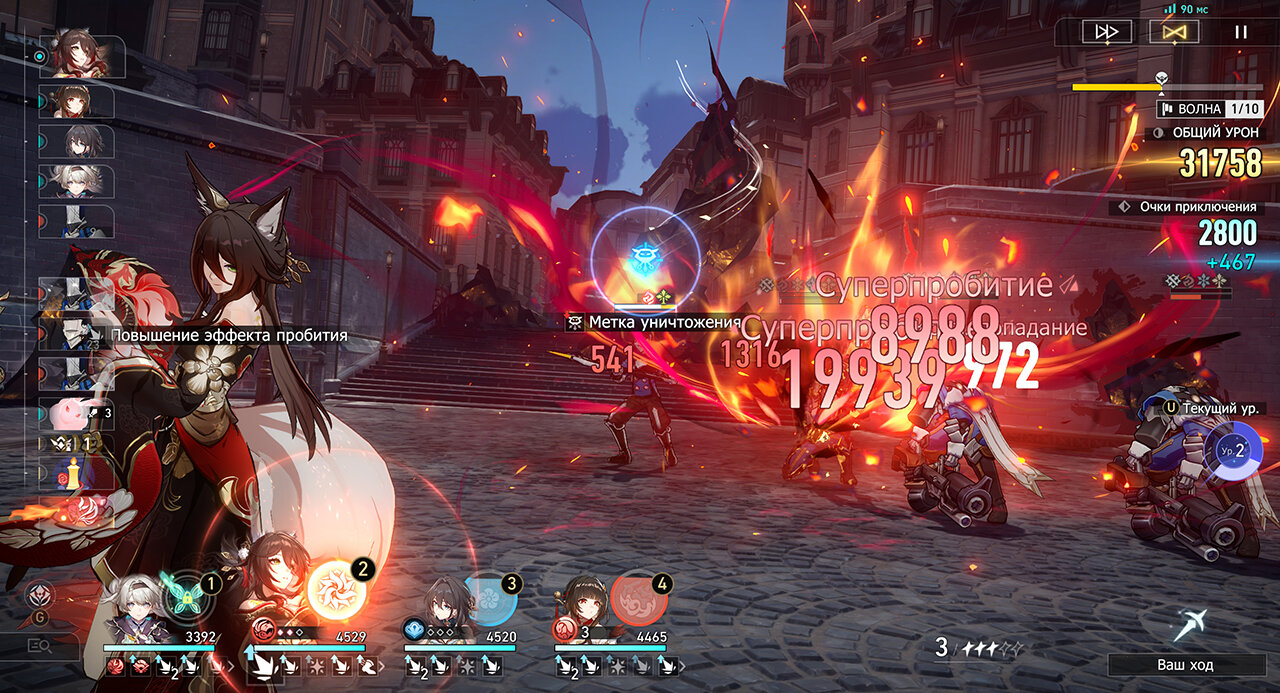Click the round red emblem above G
Screen dimensions: 1280x693
coord(41,594)
